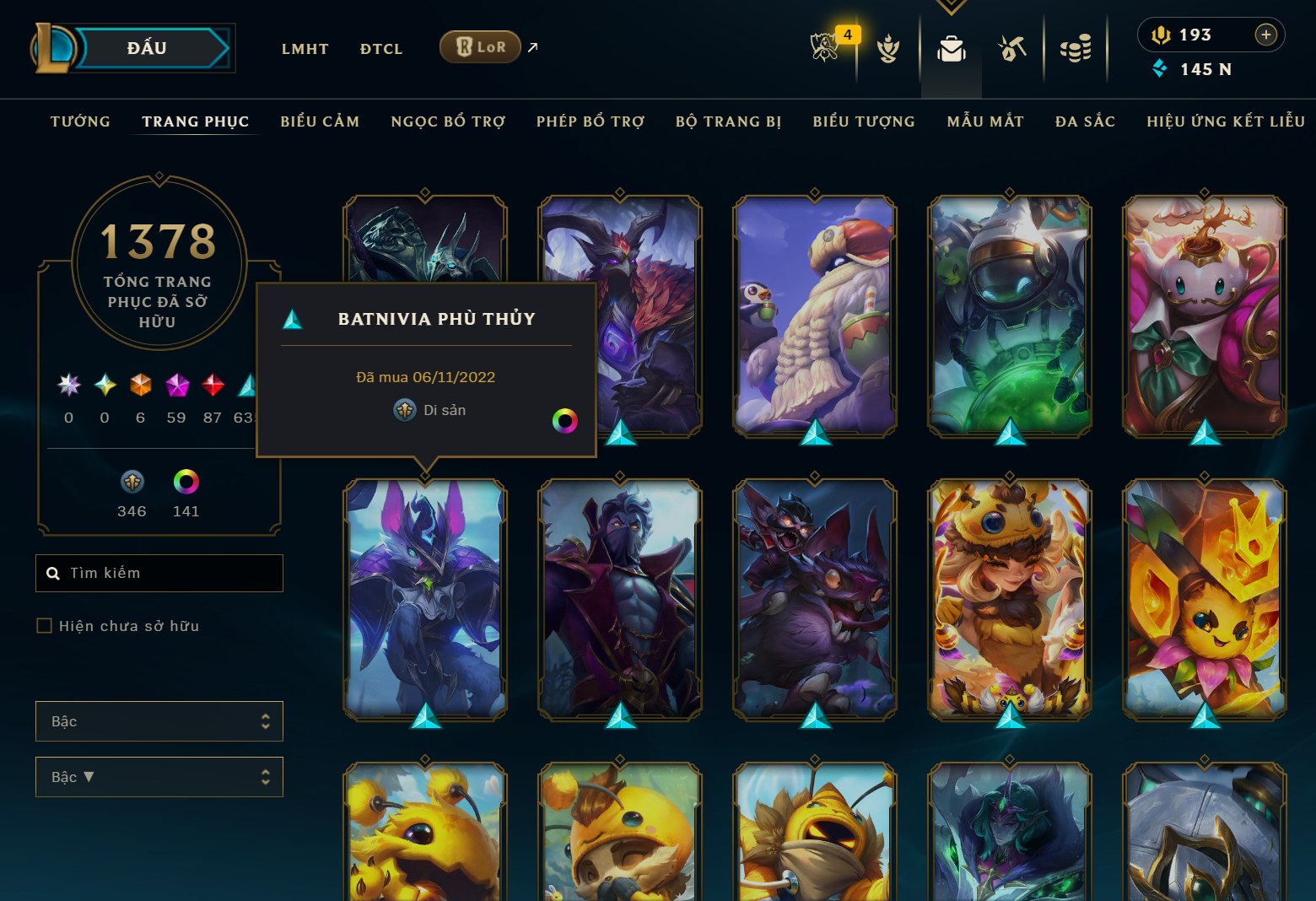Image resolution: width=1316 pixels, height=901 pixels.
Task: Open the TƯỚNG champions tab
Action: [x=80, y=121]
